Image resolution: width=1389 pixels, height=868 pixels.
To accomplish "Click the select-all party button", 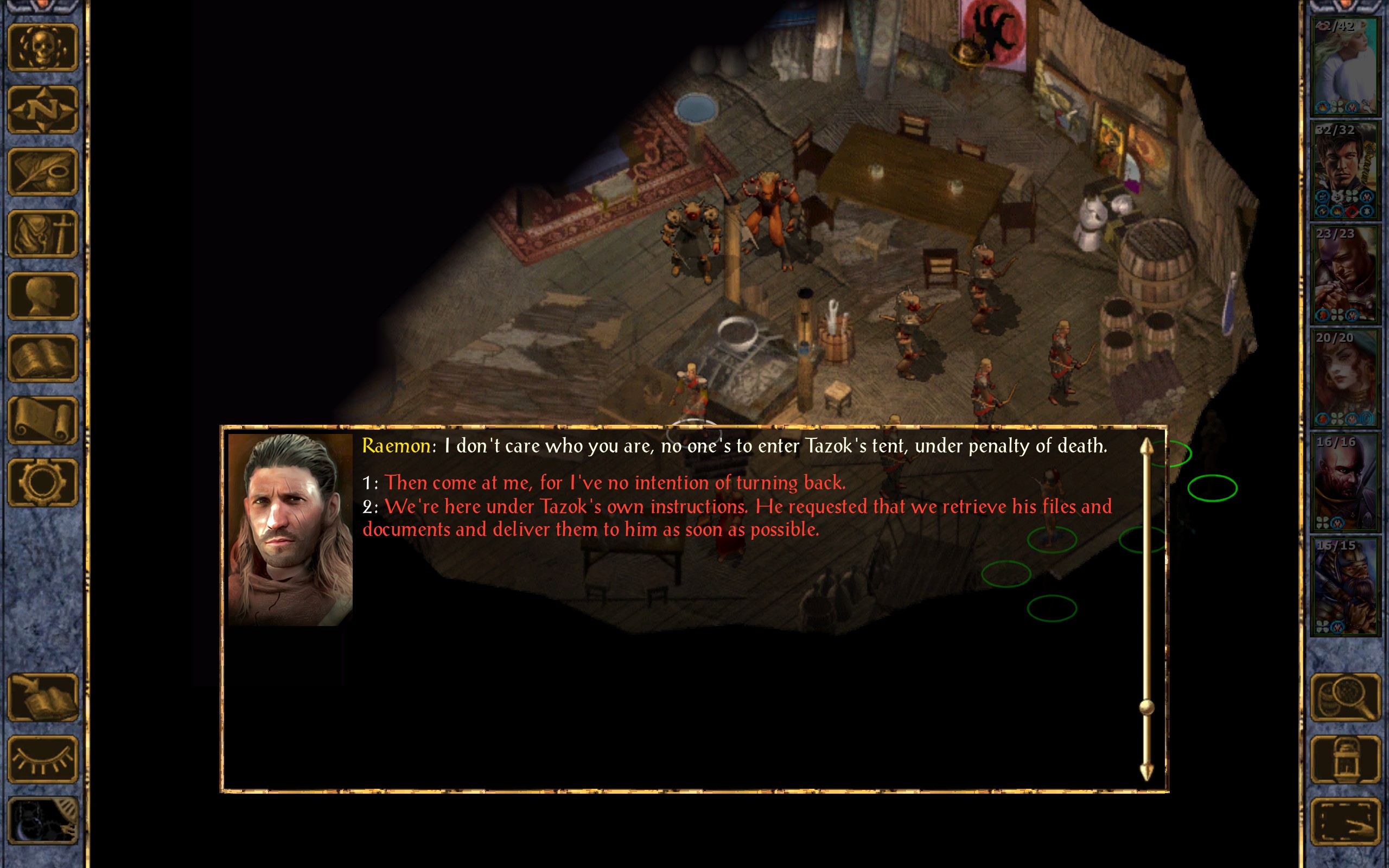I will coord(1345,821).
